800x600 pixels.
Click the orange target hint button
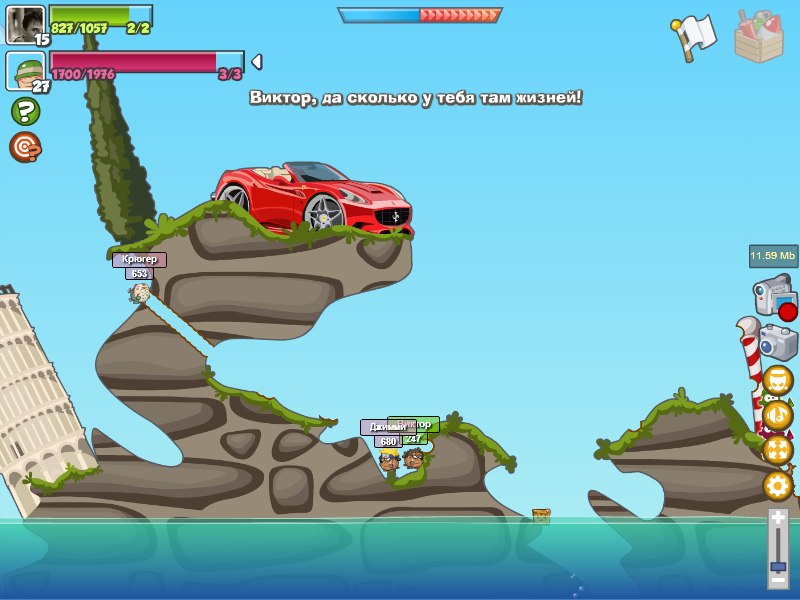[25, 147]
